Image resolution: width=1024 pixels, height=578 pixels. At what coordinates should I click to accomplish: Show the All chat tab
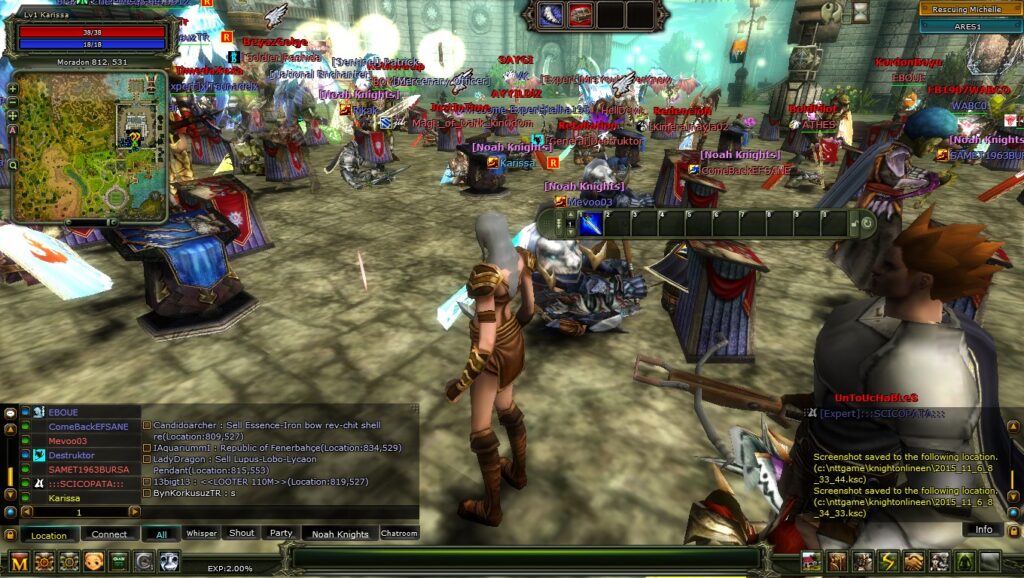[160, 534]
